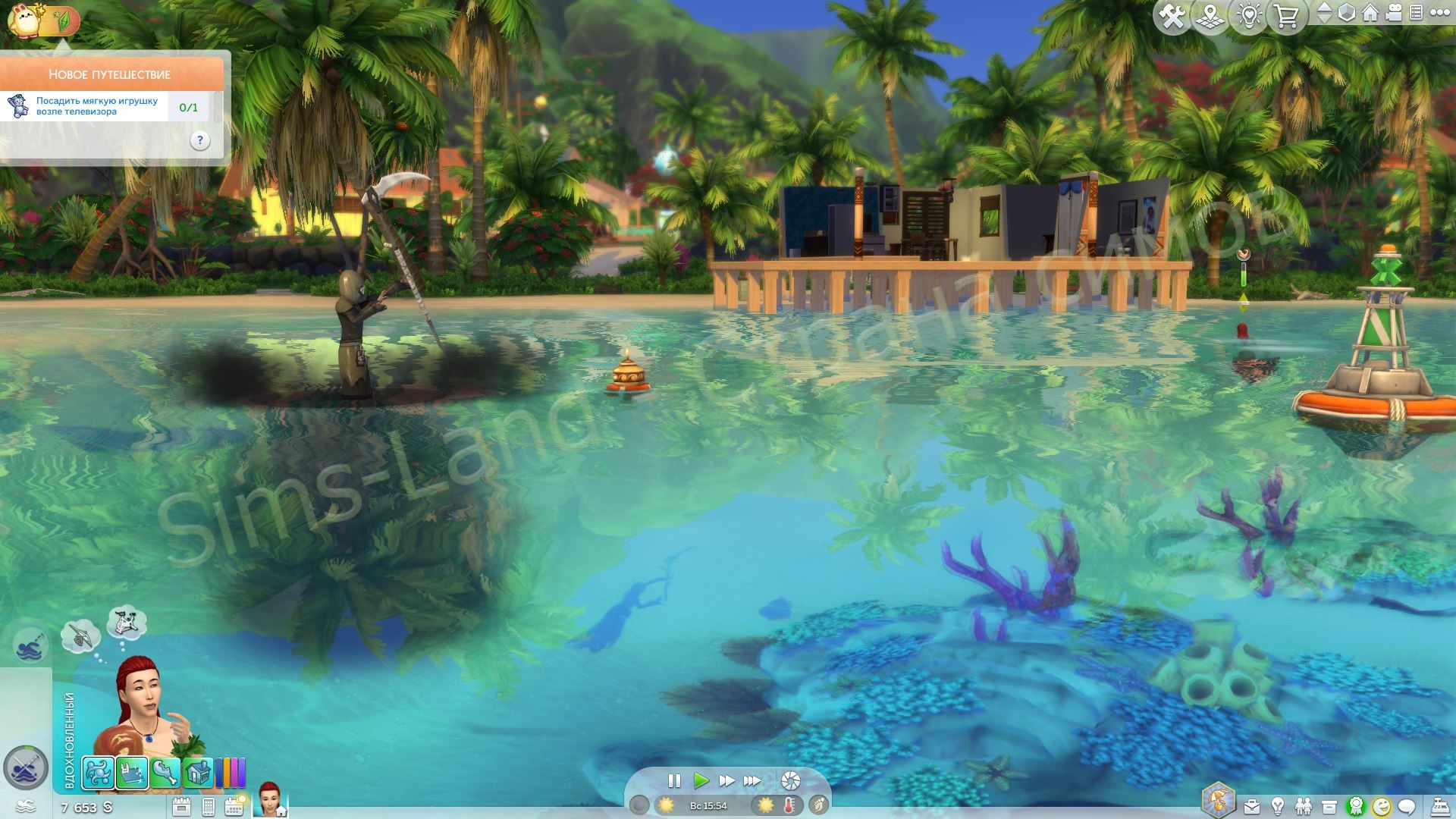Screen dimensions: 1456x819
Task: Click the red-haired Sim household portrait
Action: 269,800
